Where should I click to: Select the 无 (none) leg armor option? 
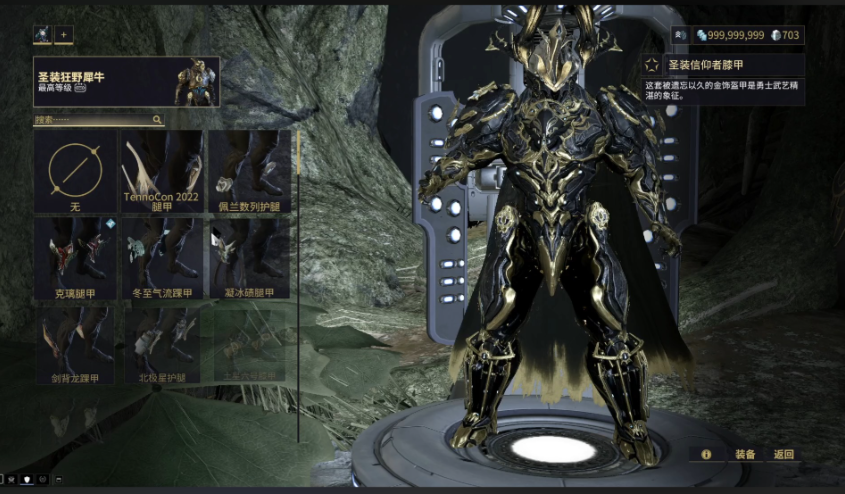[75, 171]
